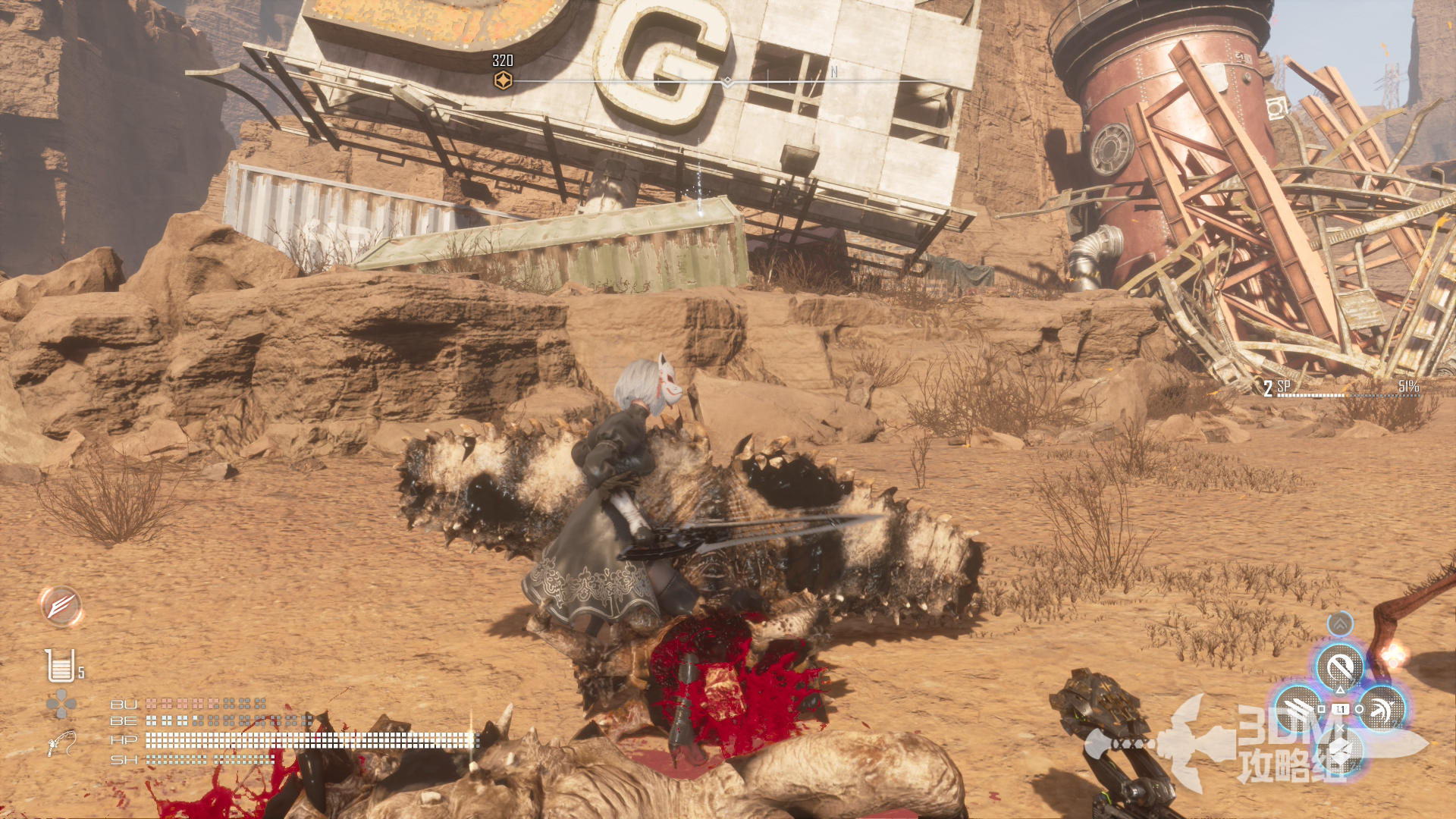Use the bottom shield-breaker beta skill icon
Viewport: 1456px width, 819px height.
tap(1340, 751)
